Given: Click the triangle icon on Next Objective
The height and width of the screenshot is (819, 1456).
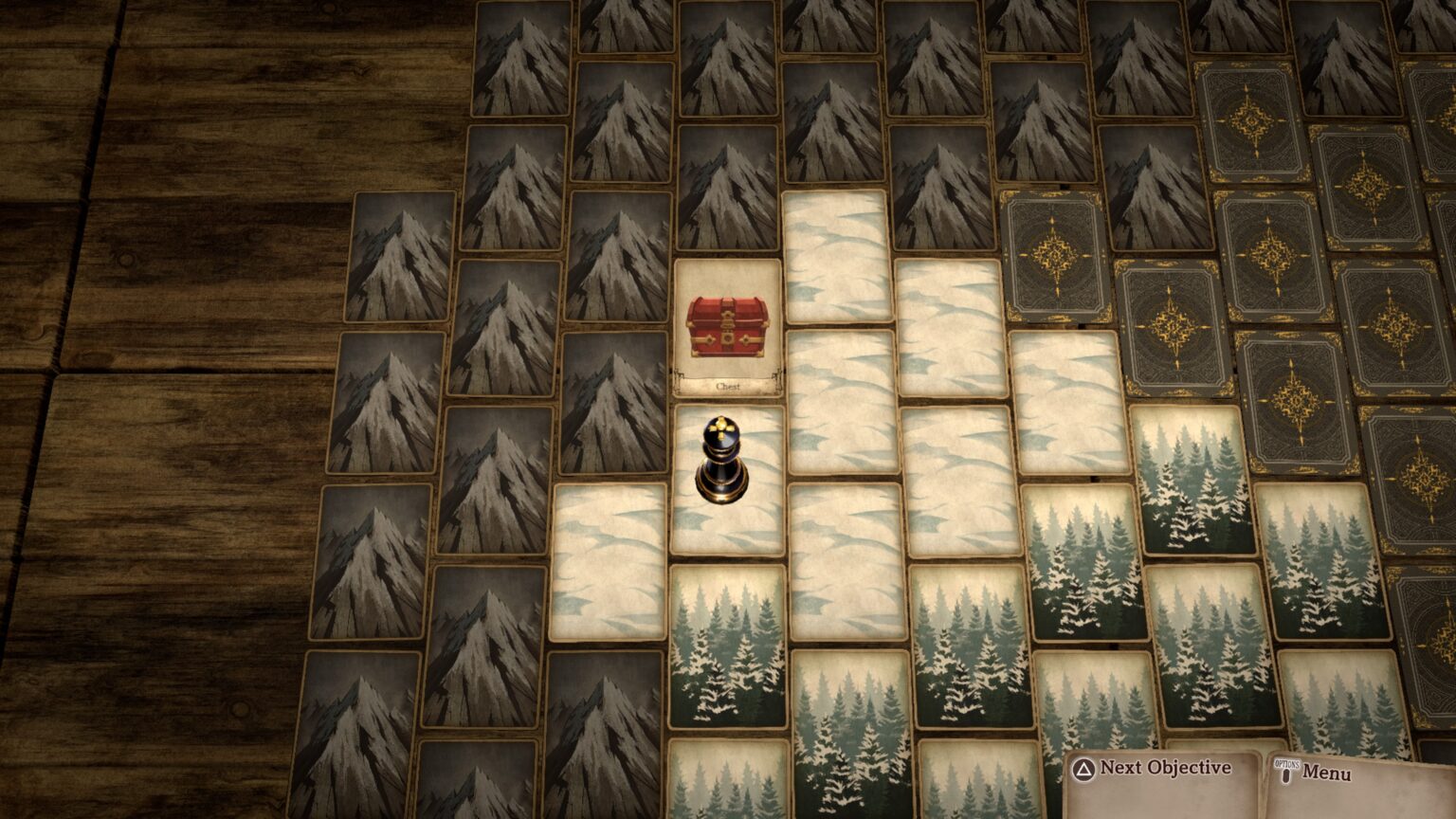Looking at the screenshot, I should click(1083, 770).
